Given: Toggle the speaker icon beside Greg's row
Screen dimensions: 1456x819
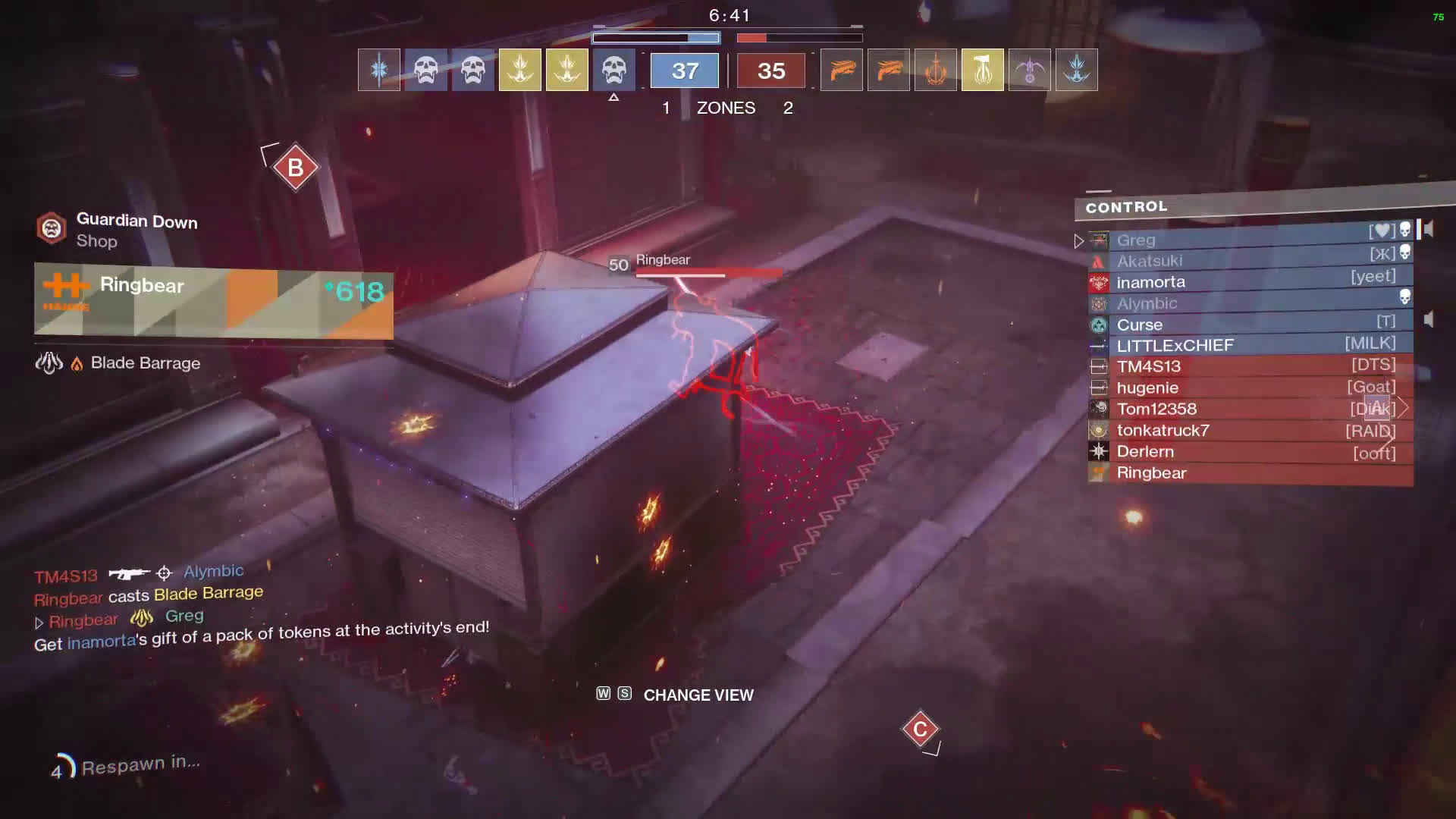Looking at the screenshot, I should [x=1429, y=229].
